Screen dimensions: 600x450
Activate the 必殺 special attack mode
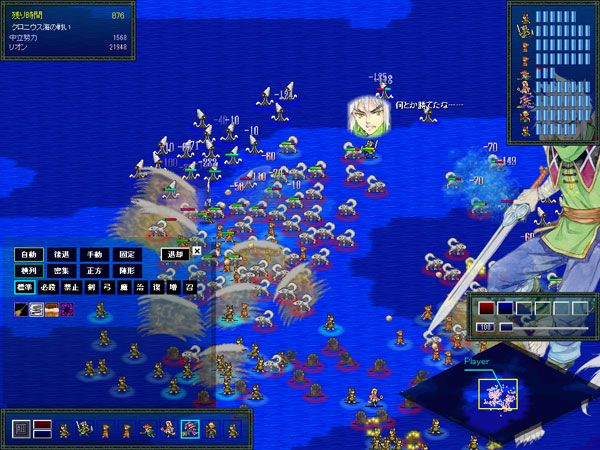(x=50, y=287)
